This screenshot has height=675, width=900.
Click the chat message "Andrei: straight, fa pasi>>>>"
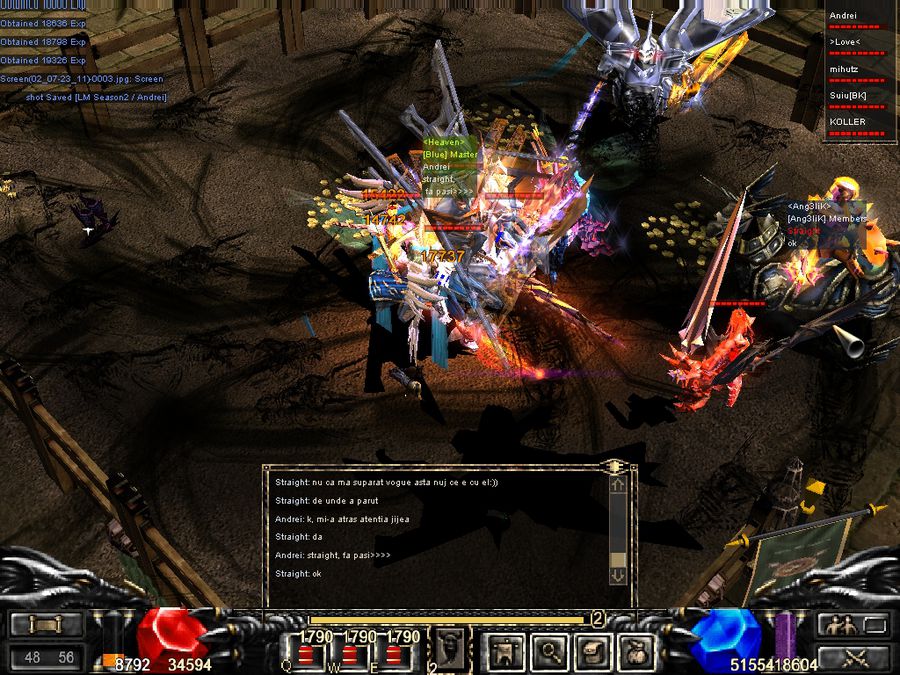click(333, 555)
